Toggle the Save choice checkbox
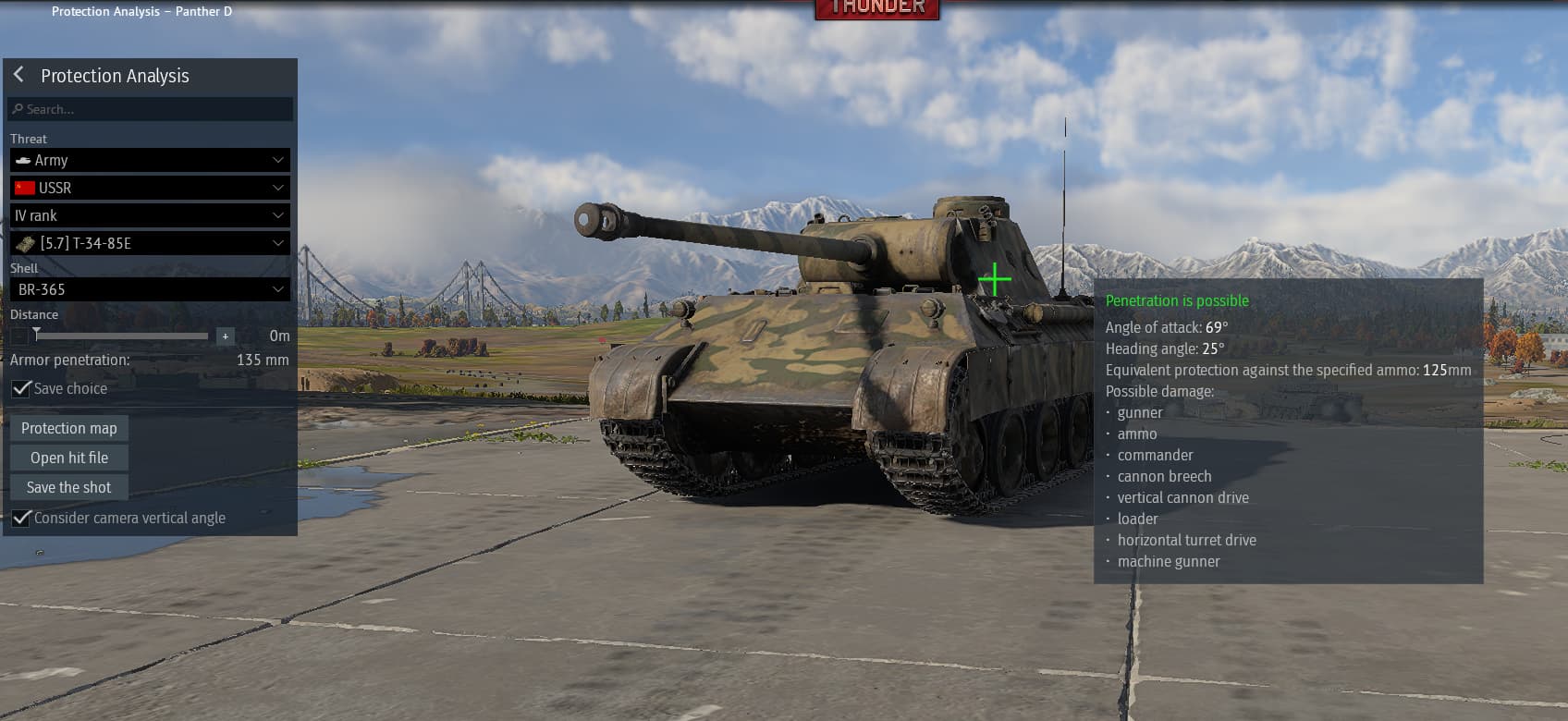This screenshot has width=1568, height=721. tap(21, 389)
